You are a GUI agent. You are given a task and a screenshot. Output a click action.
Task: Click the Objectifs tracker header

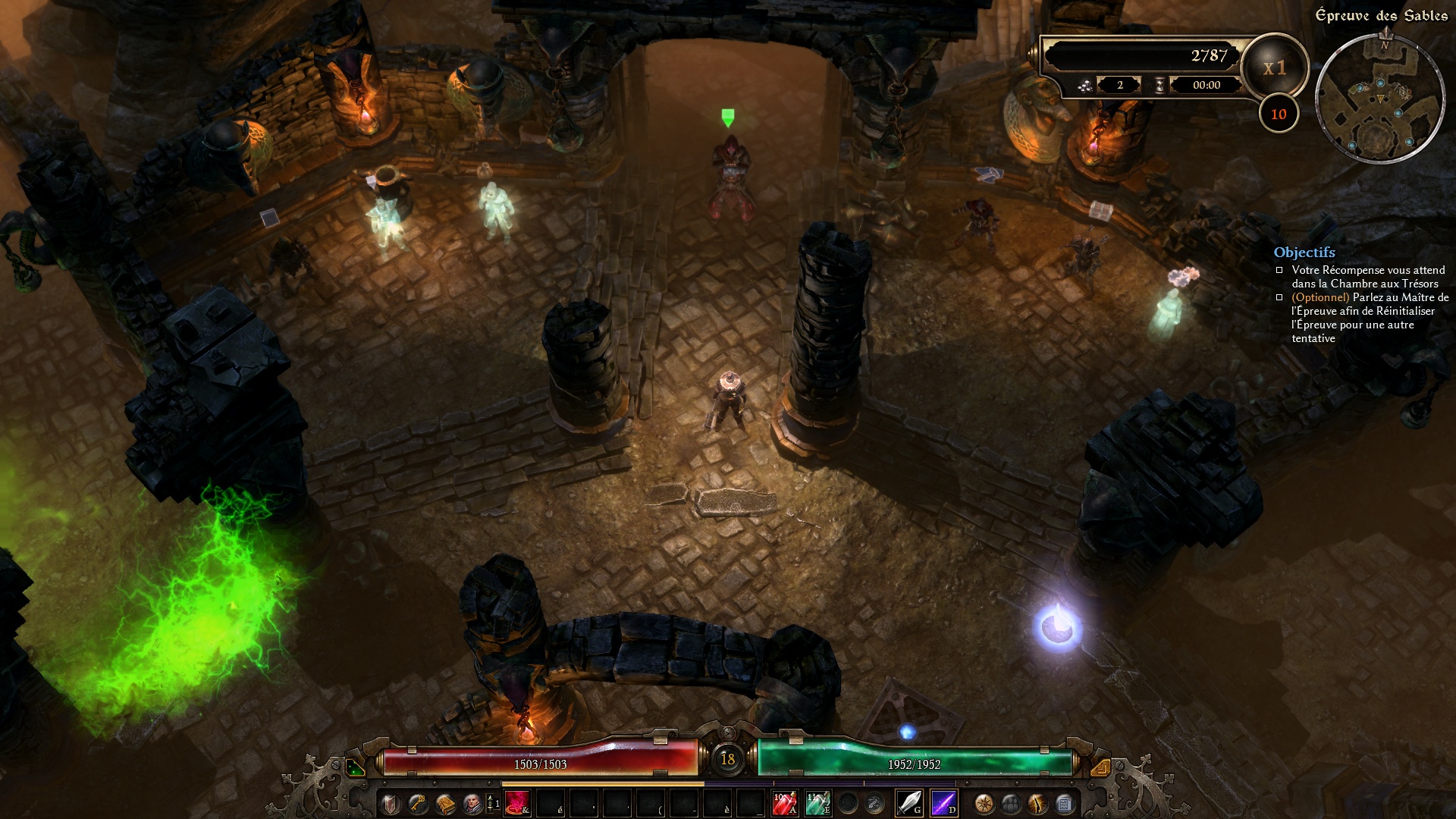pyautogui.click(x=1304, y=253)
